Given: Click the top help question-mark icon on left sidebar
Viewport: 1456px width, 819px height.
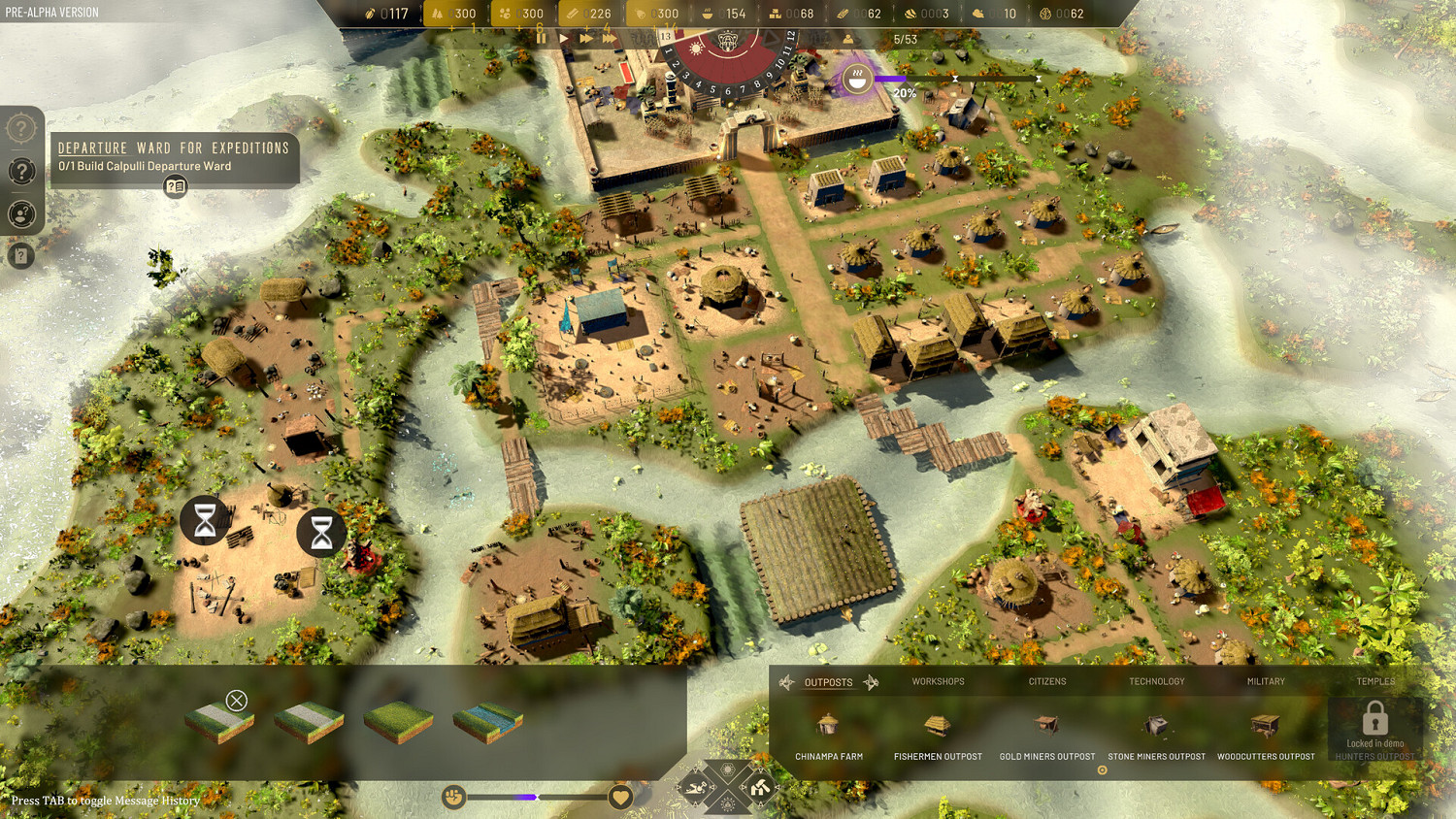Looking at the screenshot, I should click(x=21, y=128).
